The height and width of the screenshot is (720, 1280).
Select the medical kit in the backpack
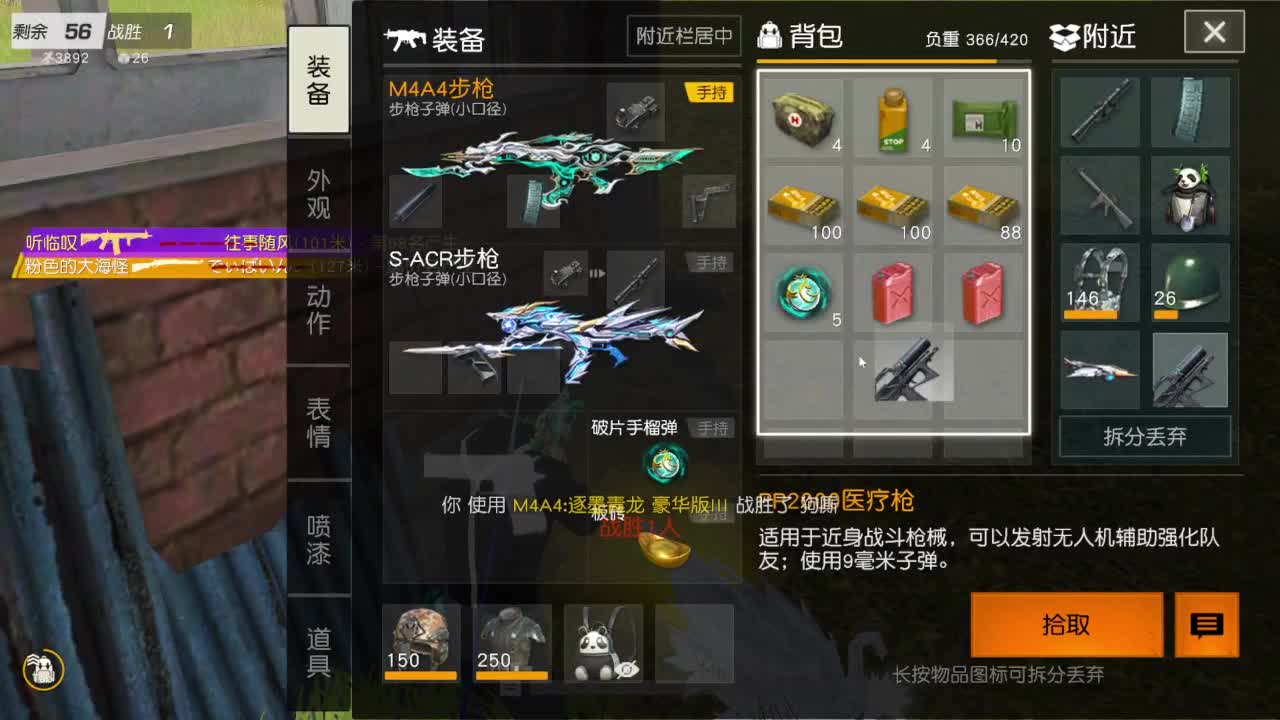[803, 115]
